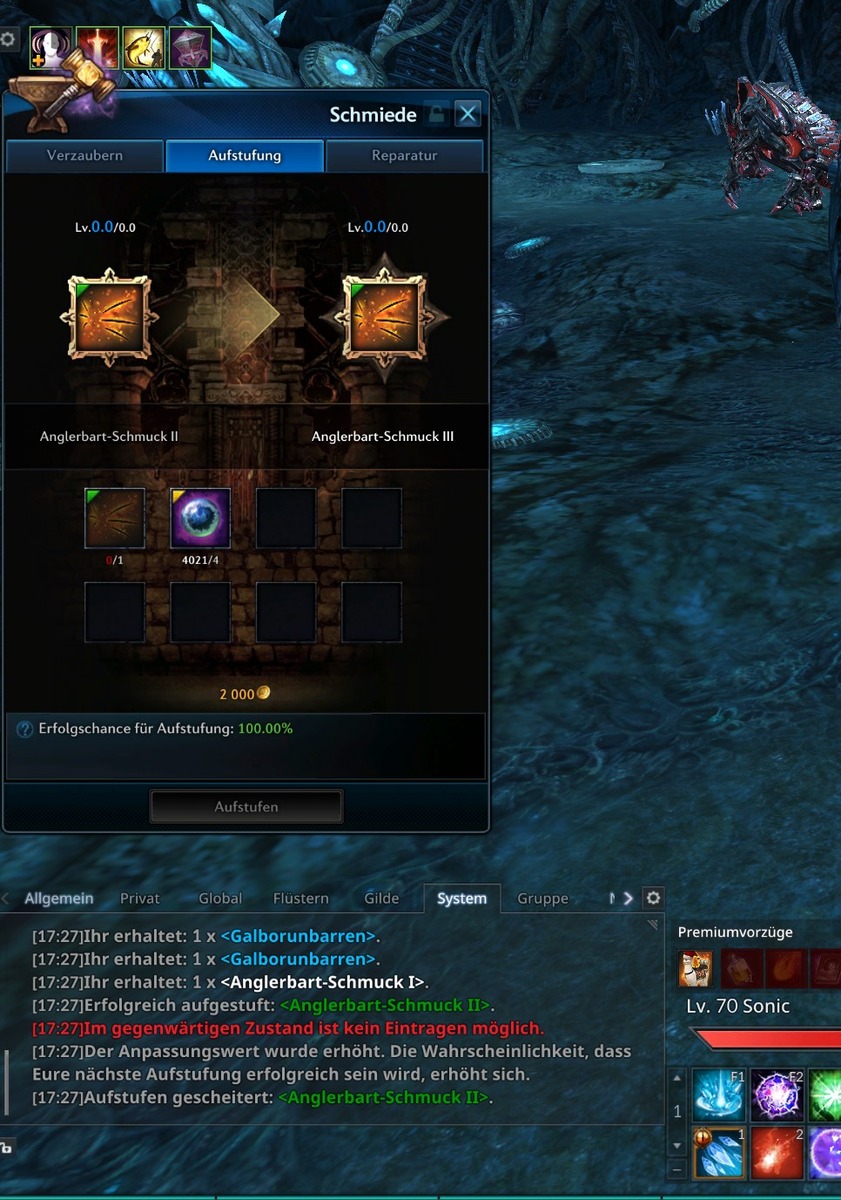Select the Anglerbart-Schmuck III result item
The width and height of the screenshot is (841, 1200).
click(382, 319)
